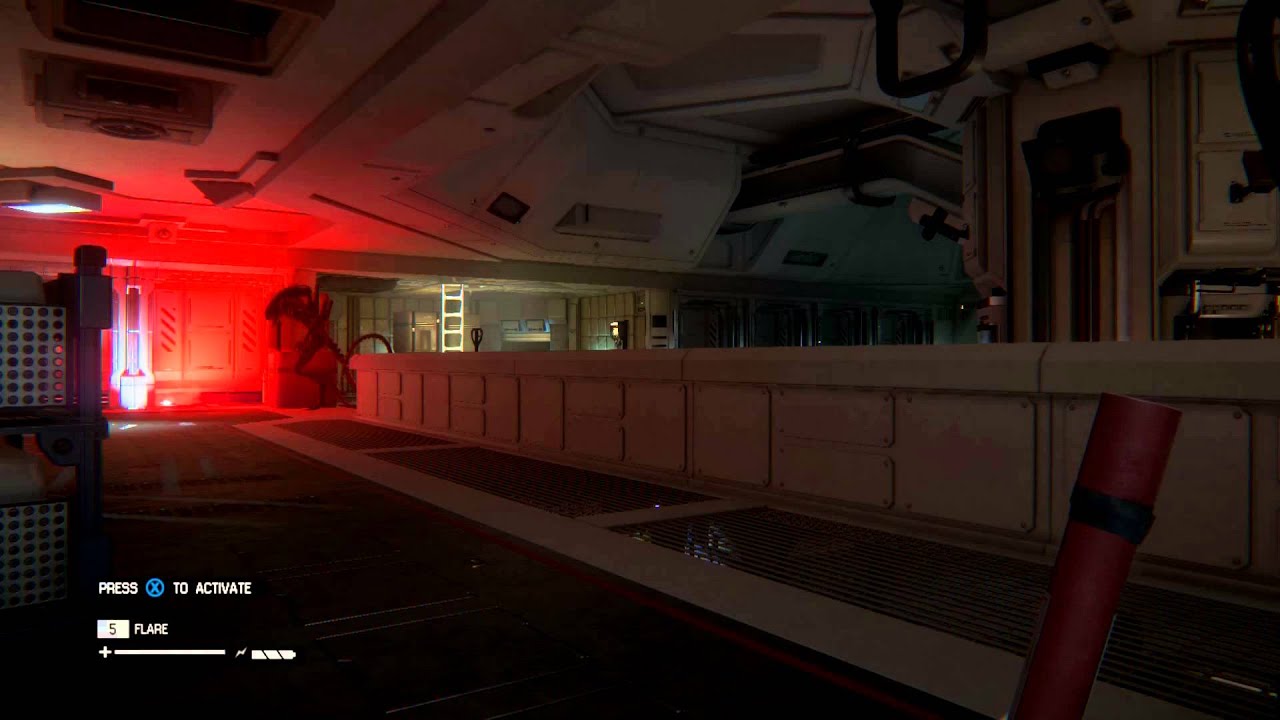
Task: Click the blue X button icon
Action: tap(155, 588)
